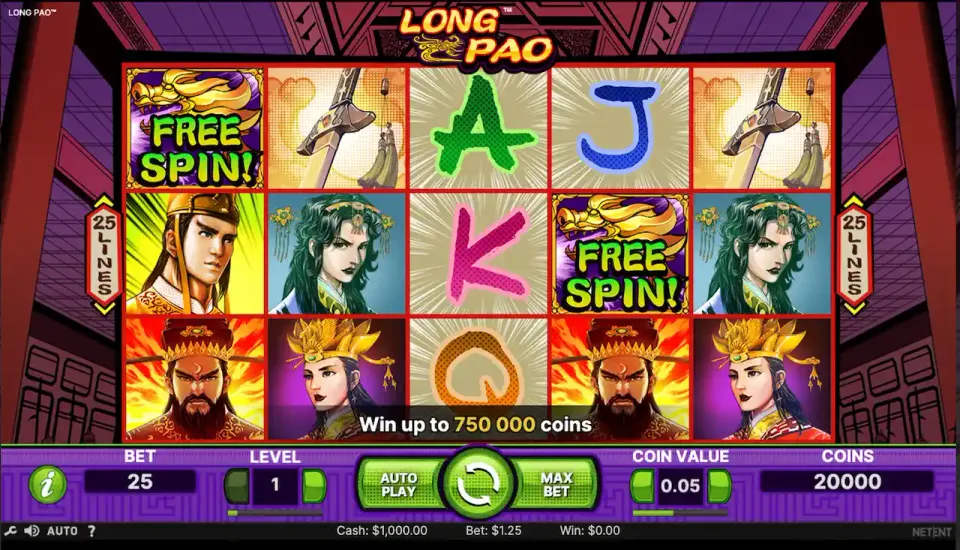Screen dimensions: 960x550
Task: Open the wrench settings menu
Action: coord(11,531)
